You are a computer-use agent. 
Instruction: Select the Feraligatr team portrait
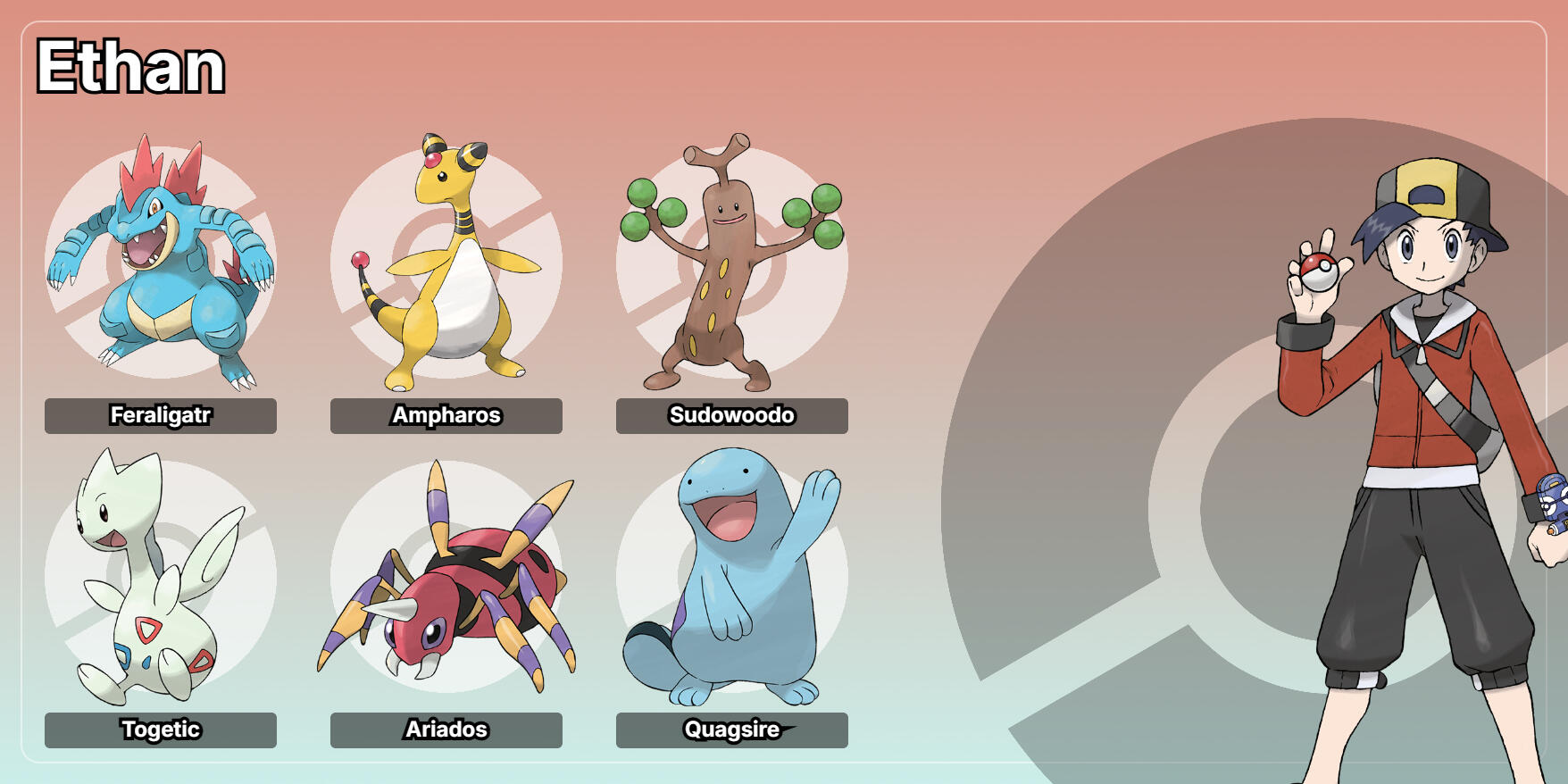[161, 263]
